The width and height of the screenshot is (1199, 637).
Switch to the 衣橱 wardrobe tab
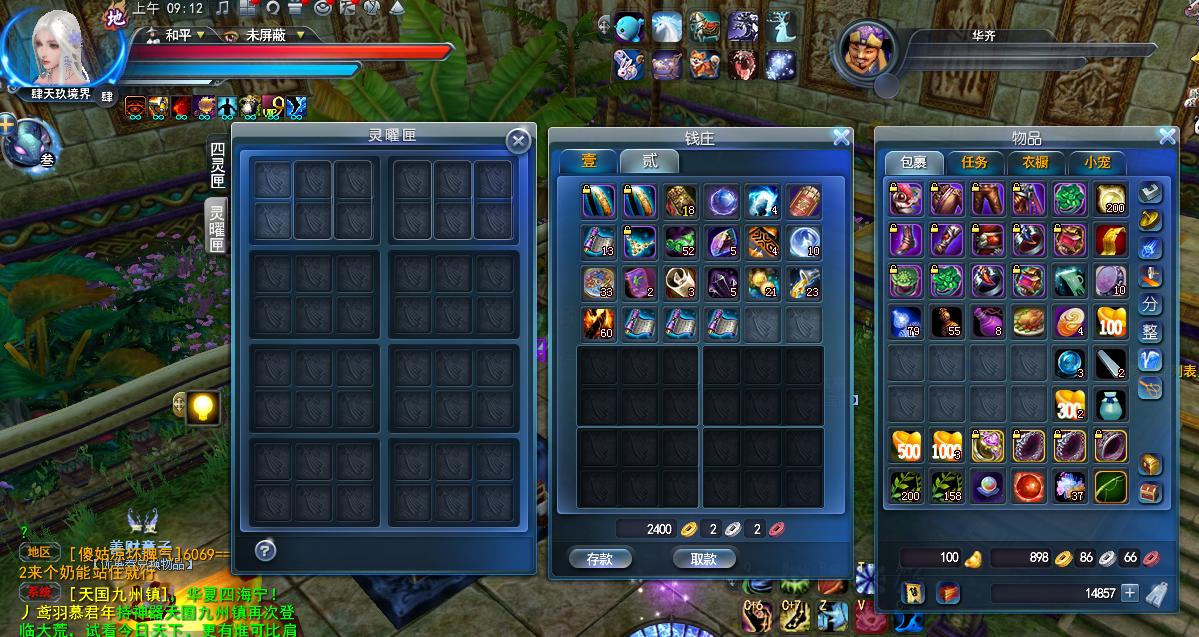[1035, 162]
